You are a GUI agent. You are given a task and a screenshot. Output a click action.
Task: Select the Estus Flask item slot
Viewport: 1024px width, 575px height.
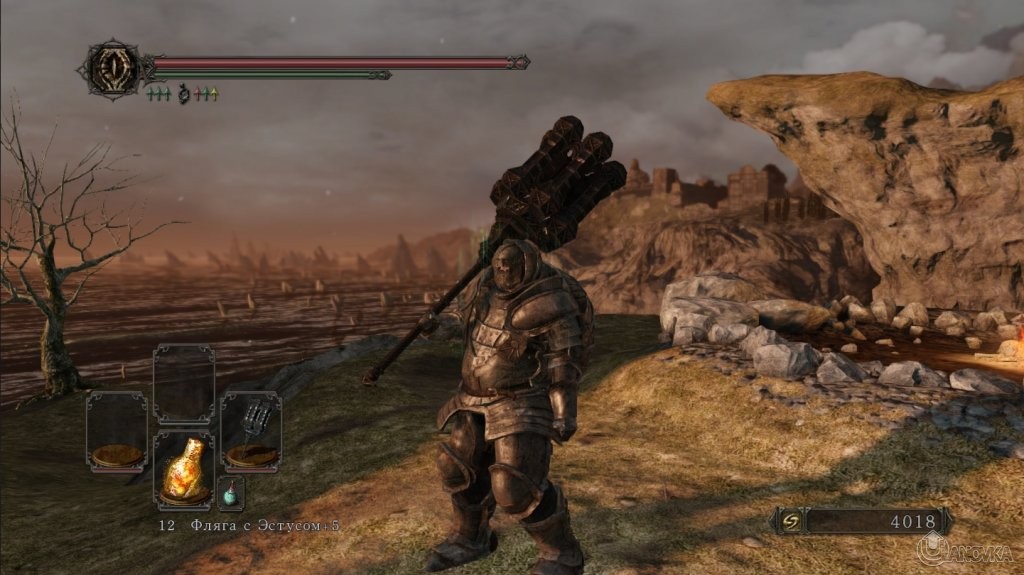point(183,470)
